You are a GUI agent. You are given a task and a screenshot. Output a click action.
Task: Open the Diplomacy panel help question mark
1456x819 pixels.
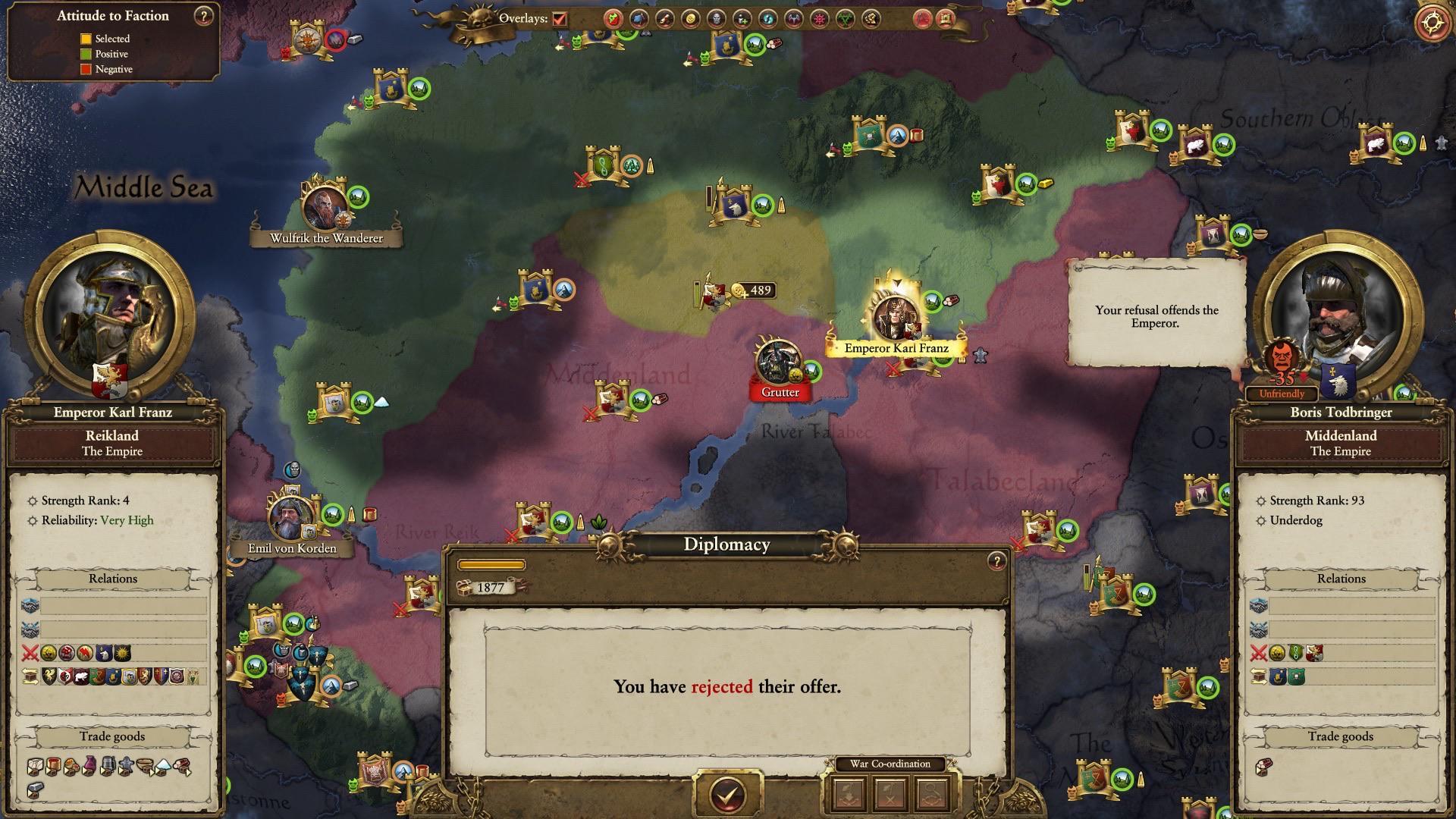996,561
